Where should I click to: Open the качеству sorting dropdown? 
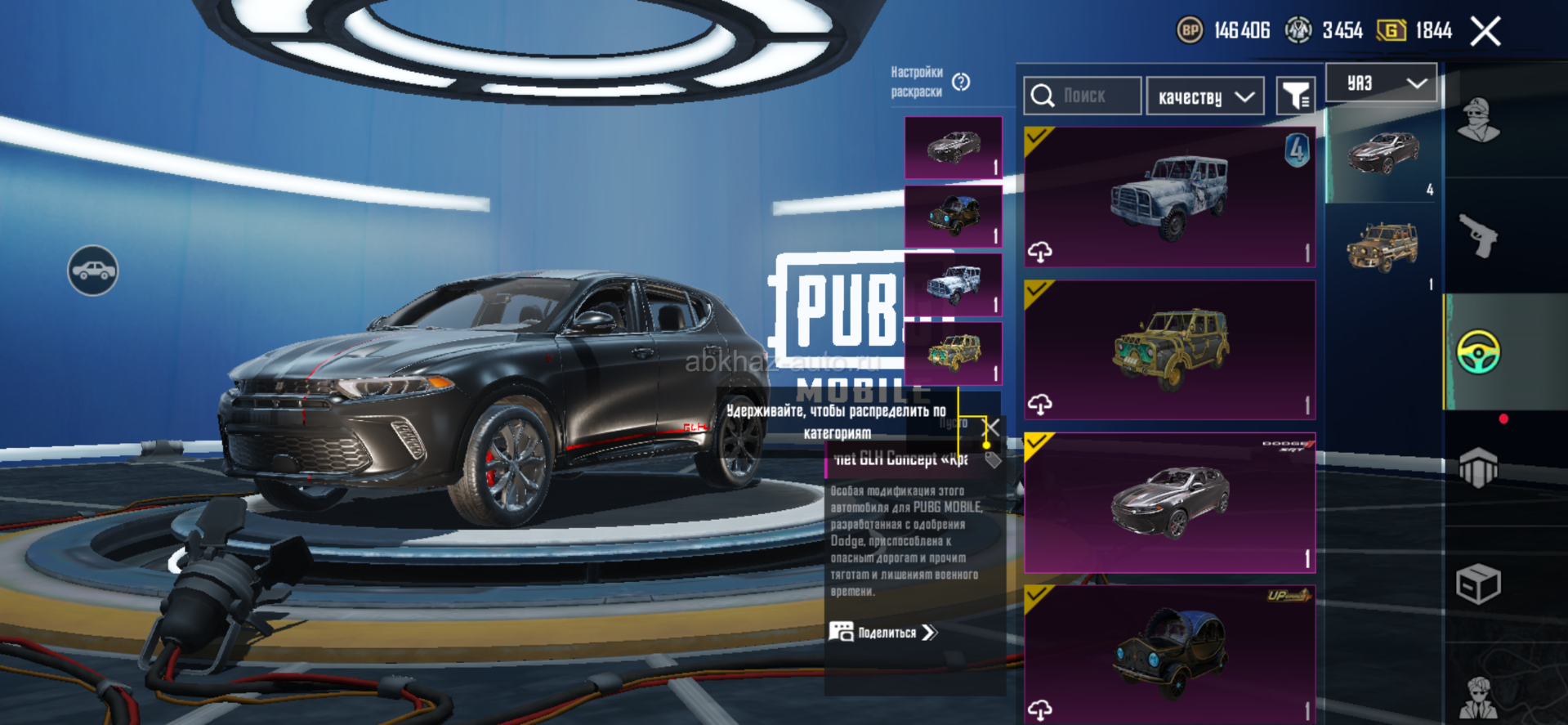pos(1205,97)
